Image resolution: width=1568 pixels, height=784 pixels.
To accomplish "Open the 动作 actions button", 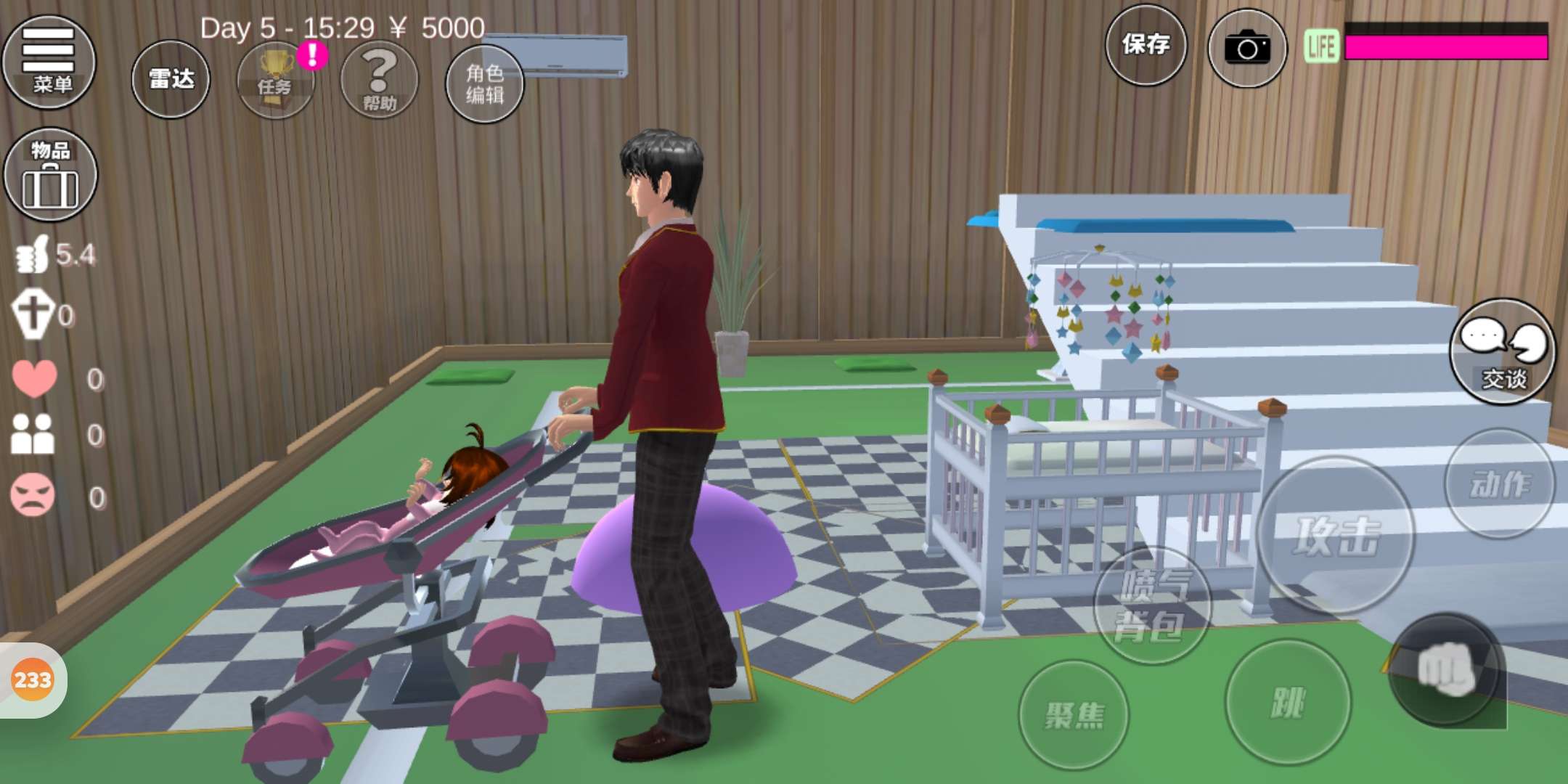I will (x=1499, y=483).
